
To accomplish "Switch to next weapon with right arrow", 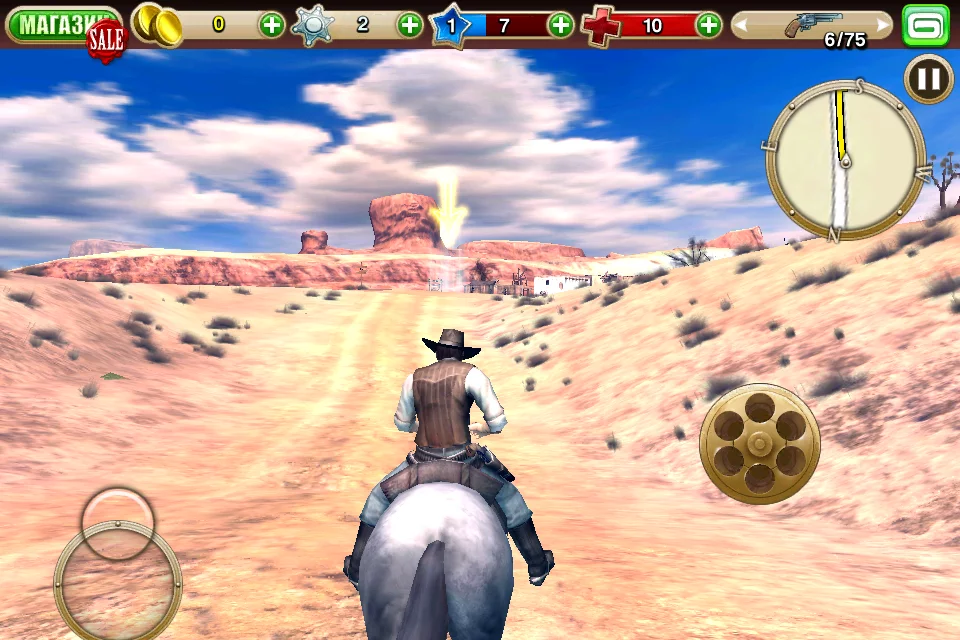I will [x=882, y=25].
